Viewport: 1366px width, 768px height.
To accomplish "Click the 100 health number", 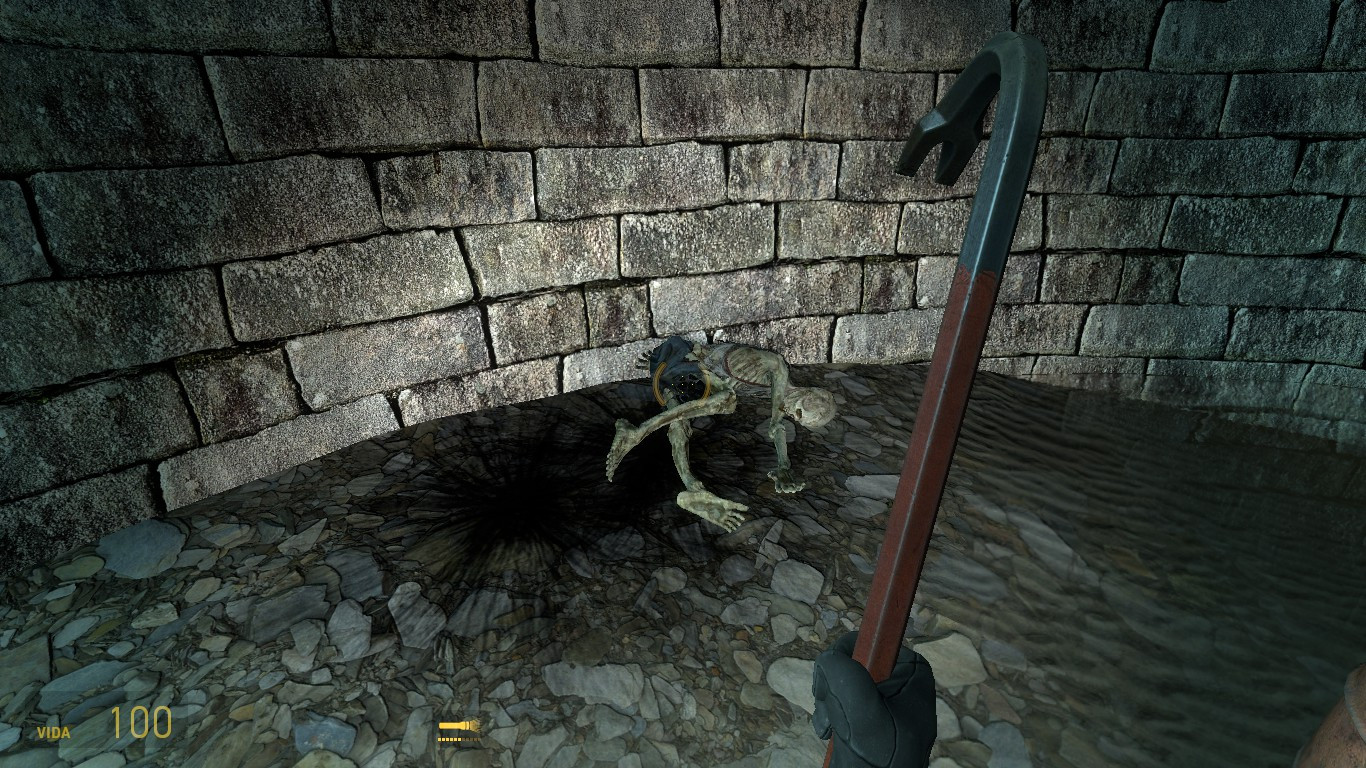I will [140, 725].
